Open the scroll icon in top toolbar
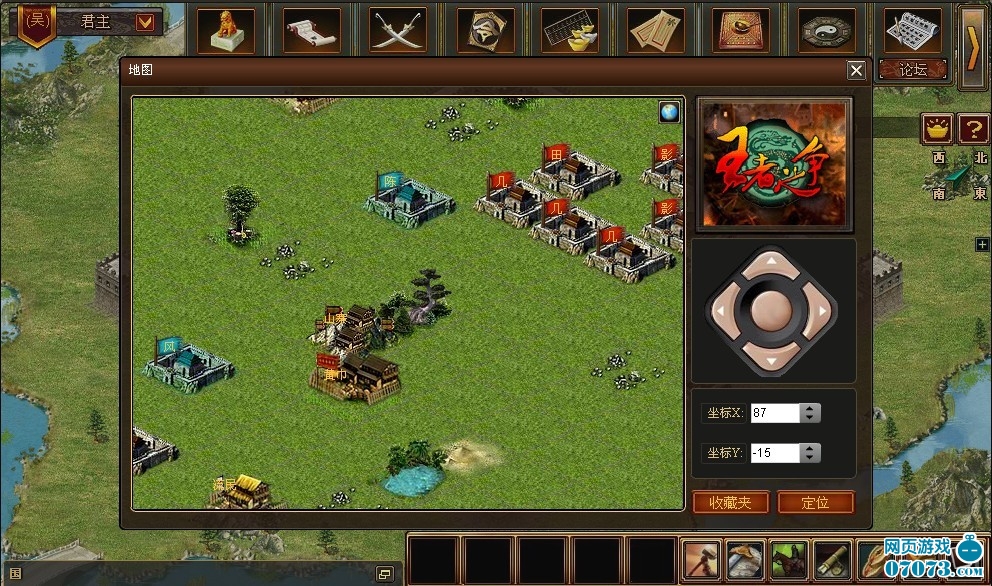 tap(311, 30)
